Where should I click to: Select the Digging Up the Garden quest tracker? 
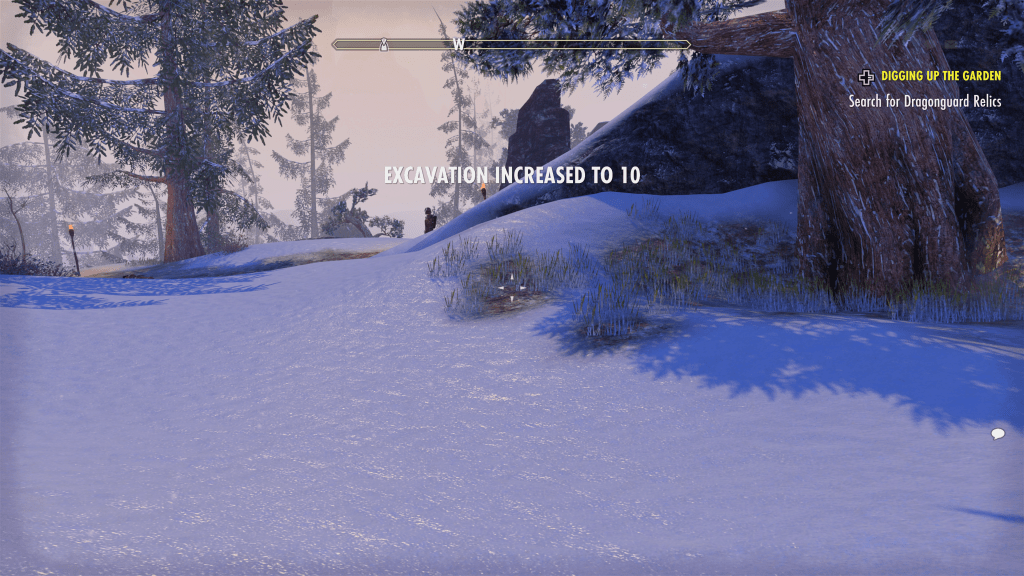coord(940,76)
